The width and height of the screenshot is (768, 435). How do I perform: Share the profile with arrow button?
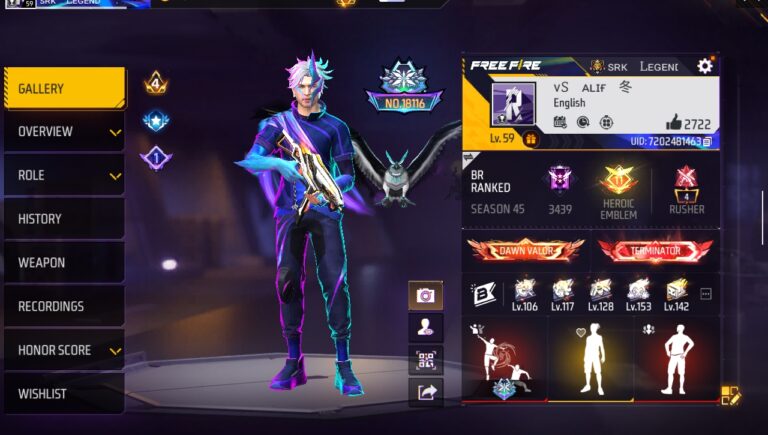coord(426,392)
